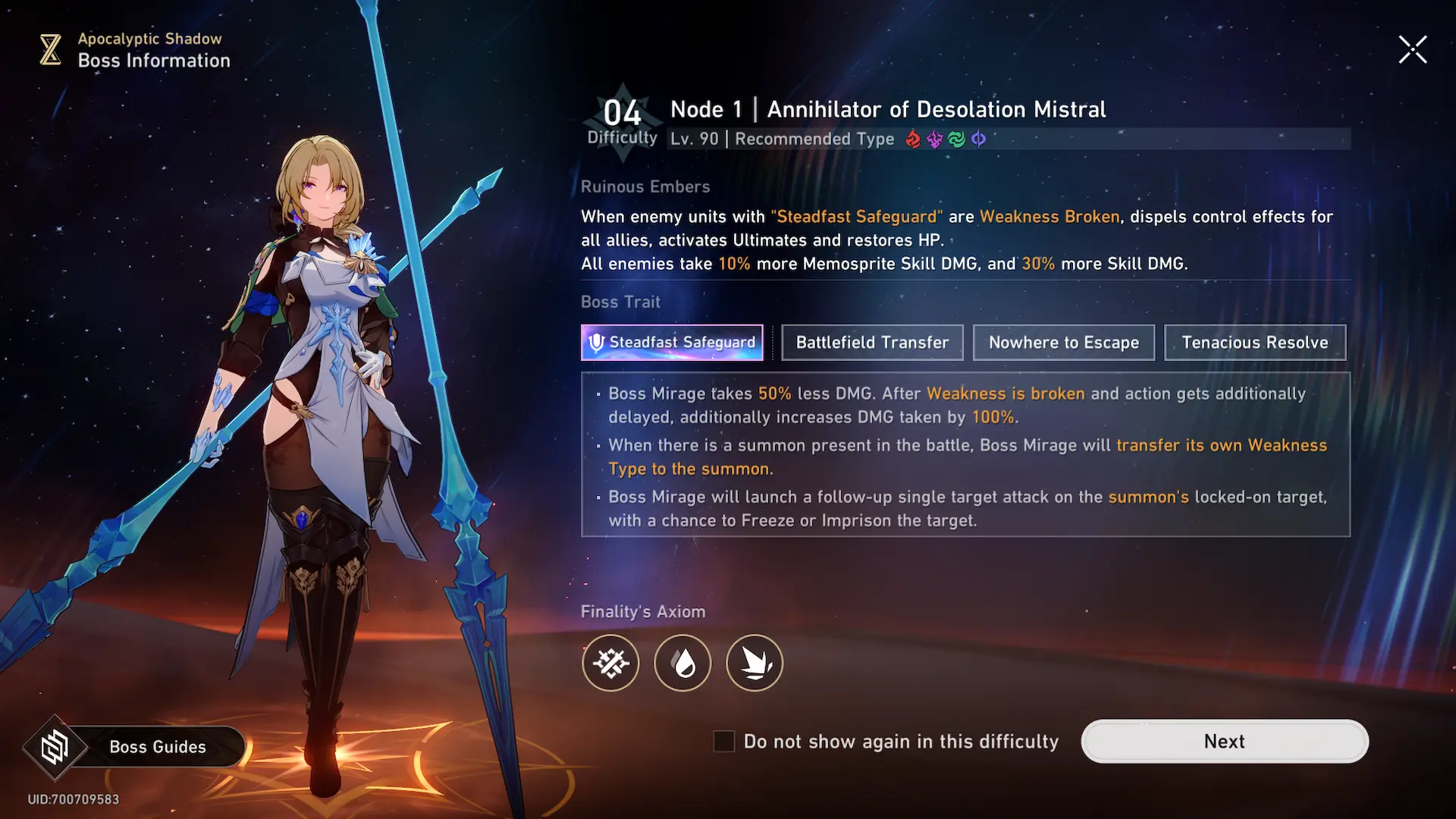Show the Nowhere to Escape trait
This screenshot has height=819, width=1456.
(1063, 343)
